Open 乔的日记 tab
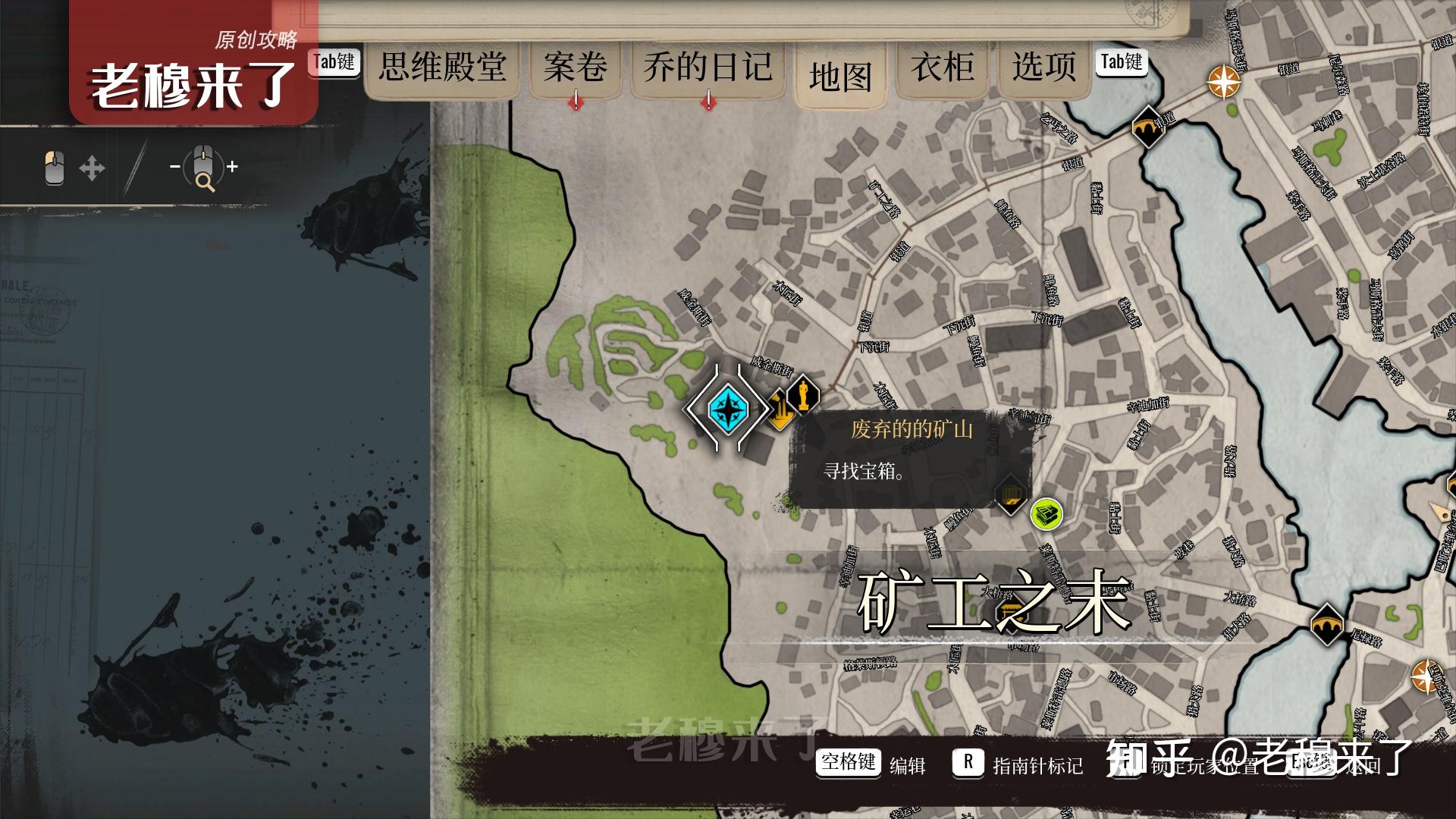1456x819 pixels. point(708,67)
